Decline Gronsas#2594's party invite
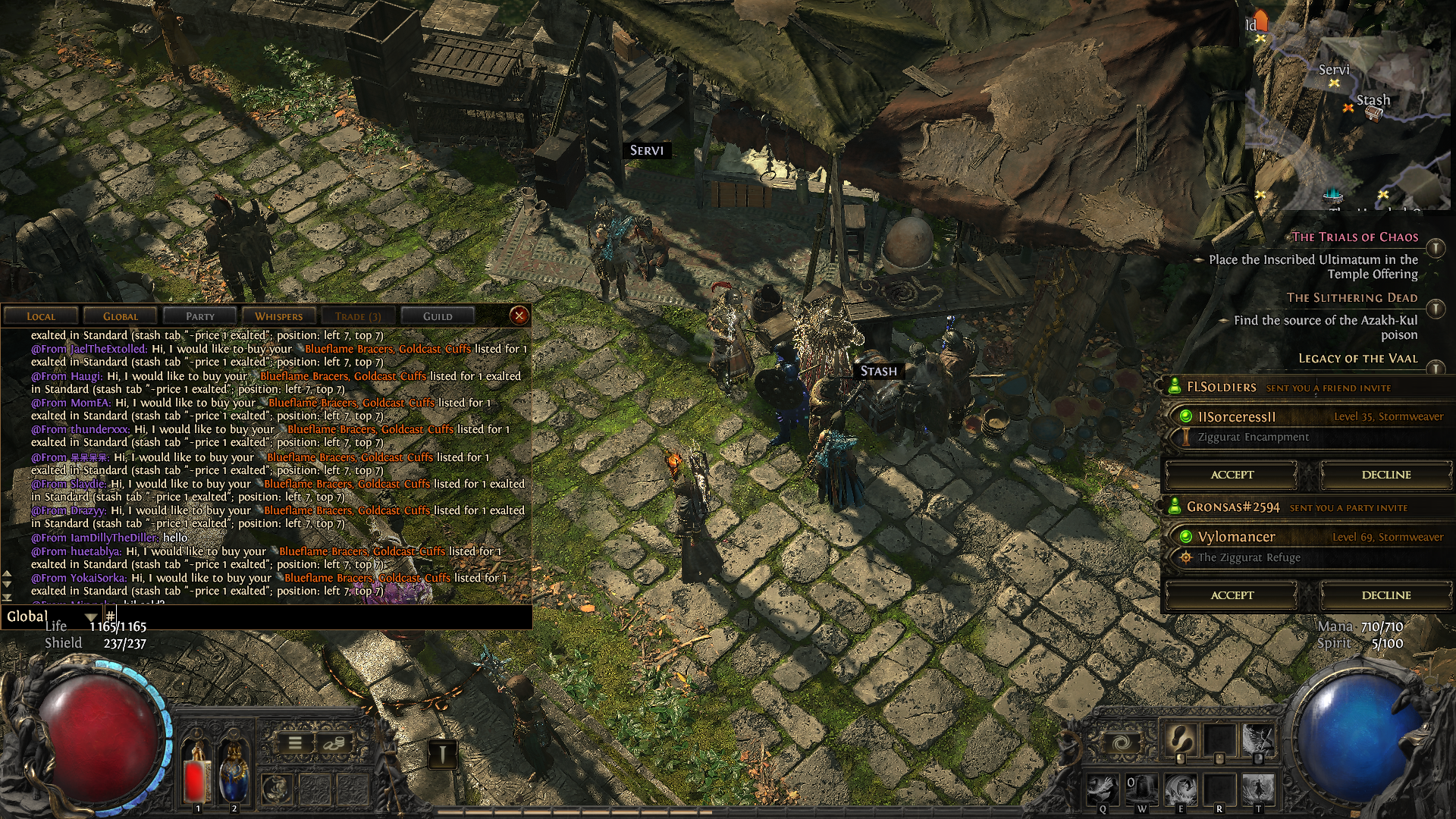The height and width of the screenshot is (819, 1456). [x=1385, y=595]
